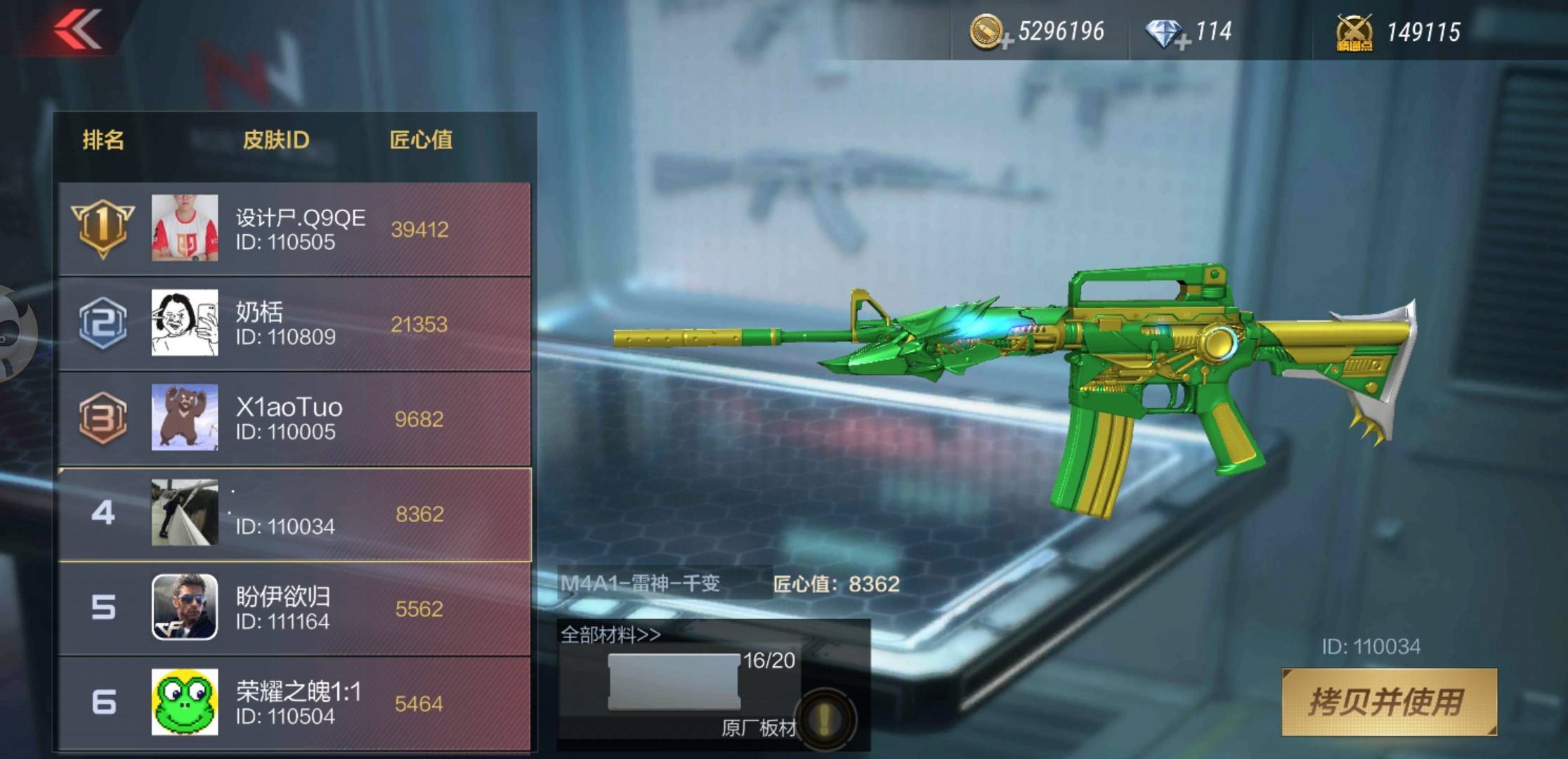The image size is (1568, 759).
Task: Select the rank 1 skin by 设计尸.Q9QE
Action: point(295,229)
